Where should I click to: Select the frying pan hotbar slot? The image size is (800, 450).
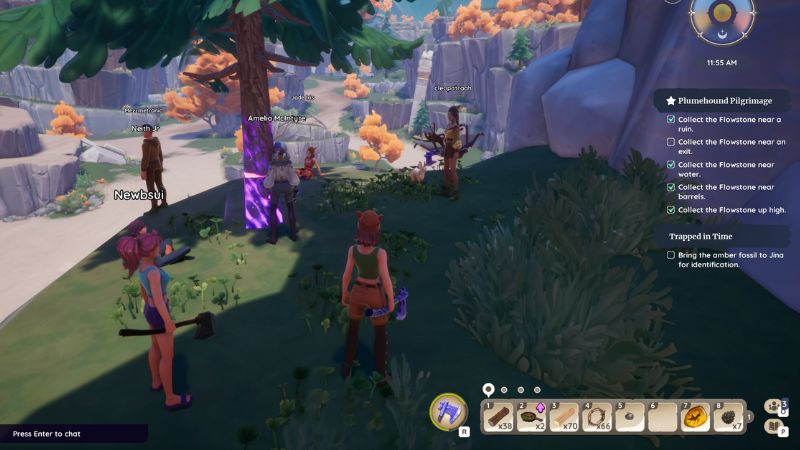tap(531, 415)
